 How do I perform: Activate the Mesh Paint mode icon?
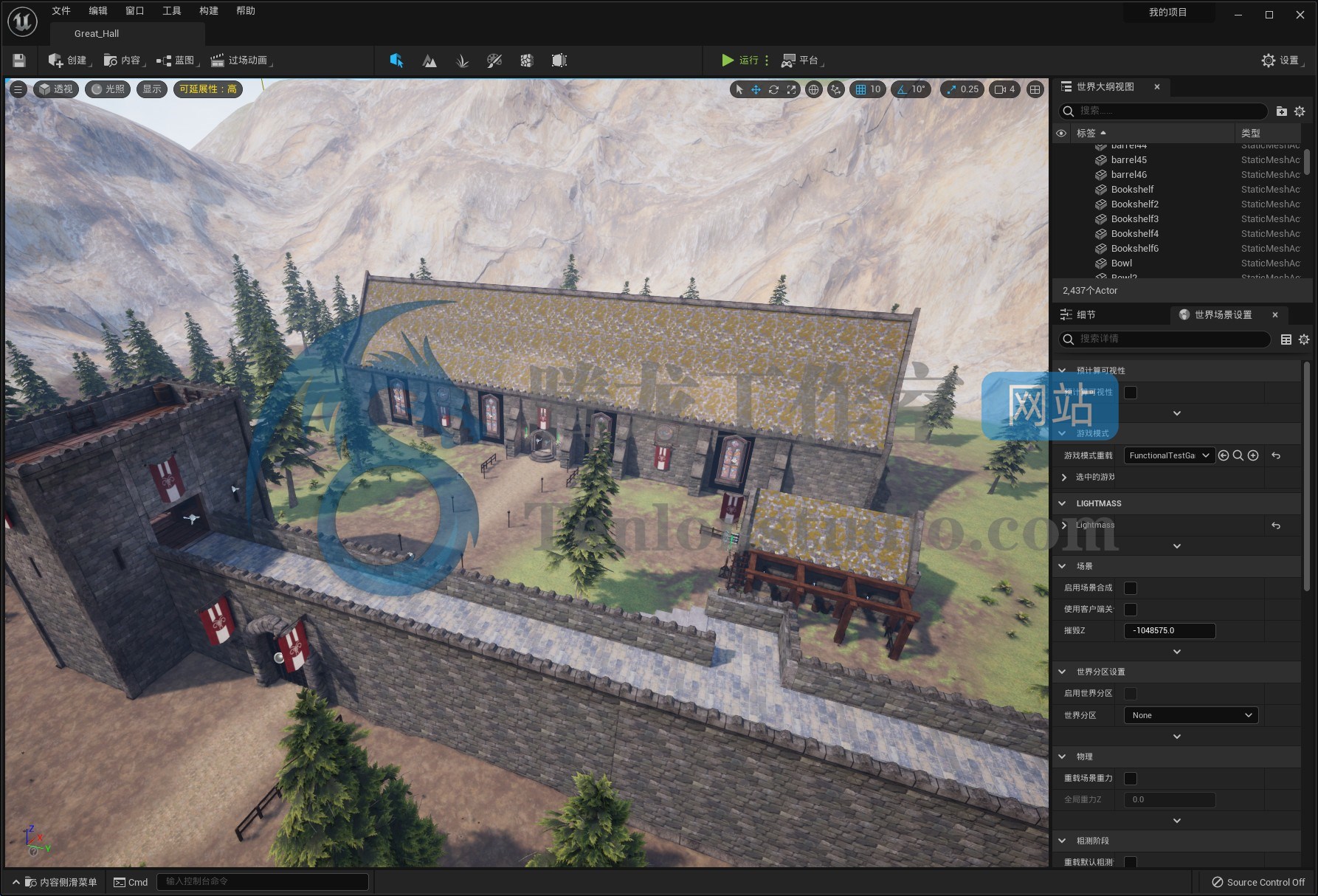click(x=495, y=61)
